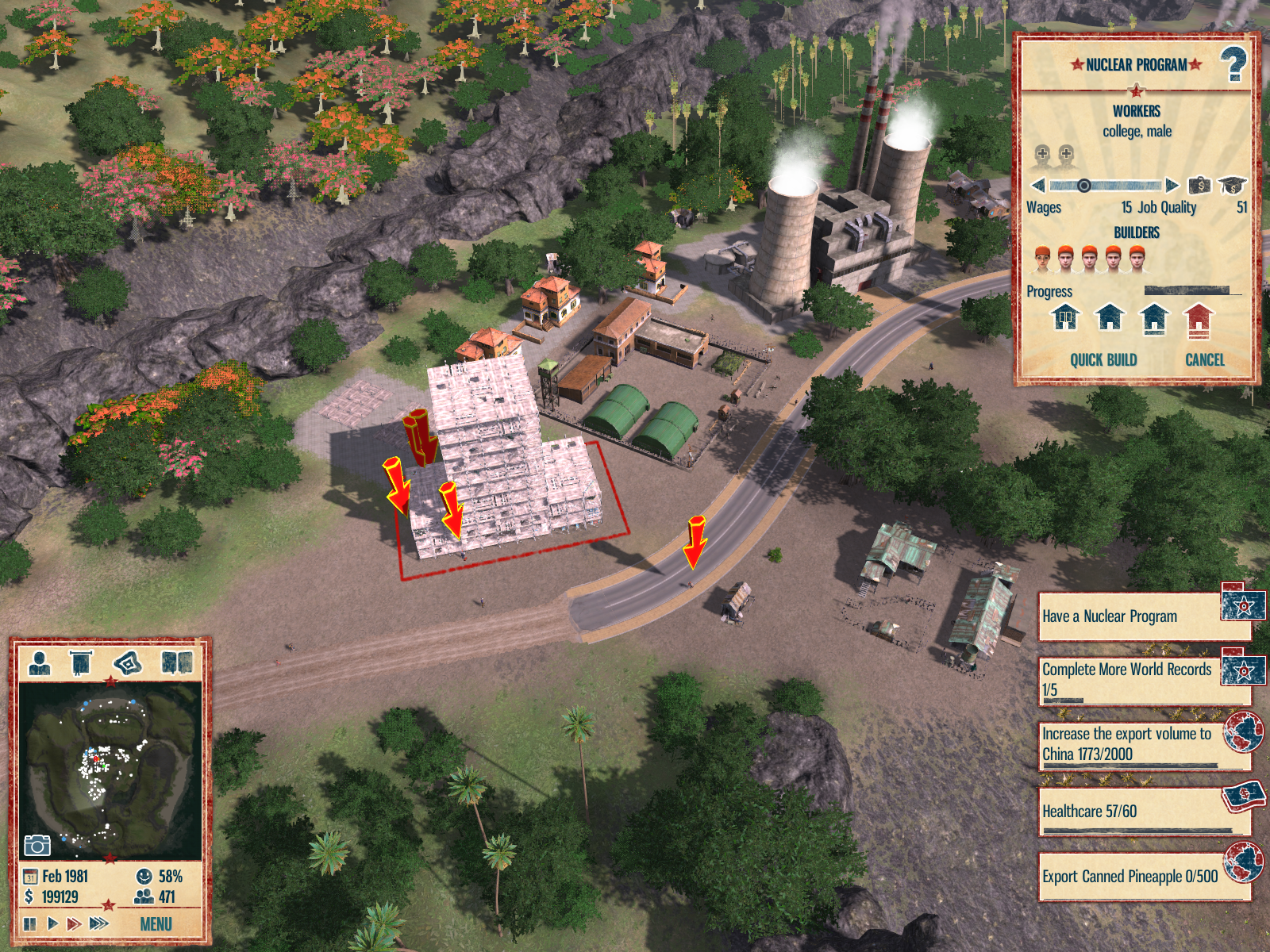Pause the game
Viewport: 1270px width, 952px height.
(x=30, y=924)
